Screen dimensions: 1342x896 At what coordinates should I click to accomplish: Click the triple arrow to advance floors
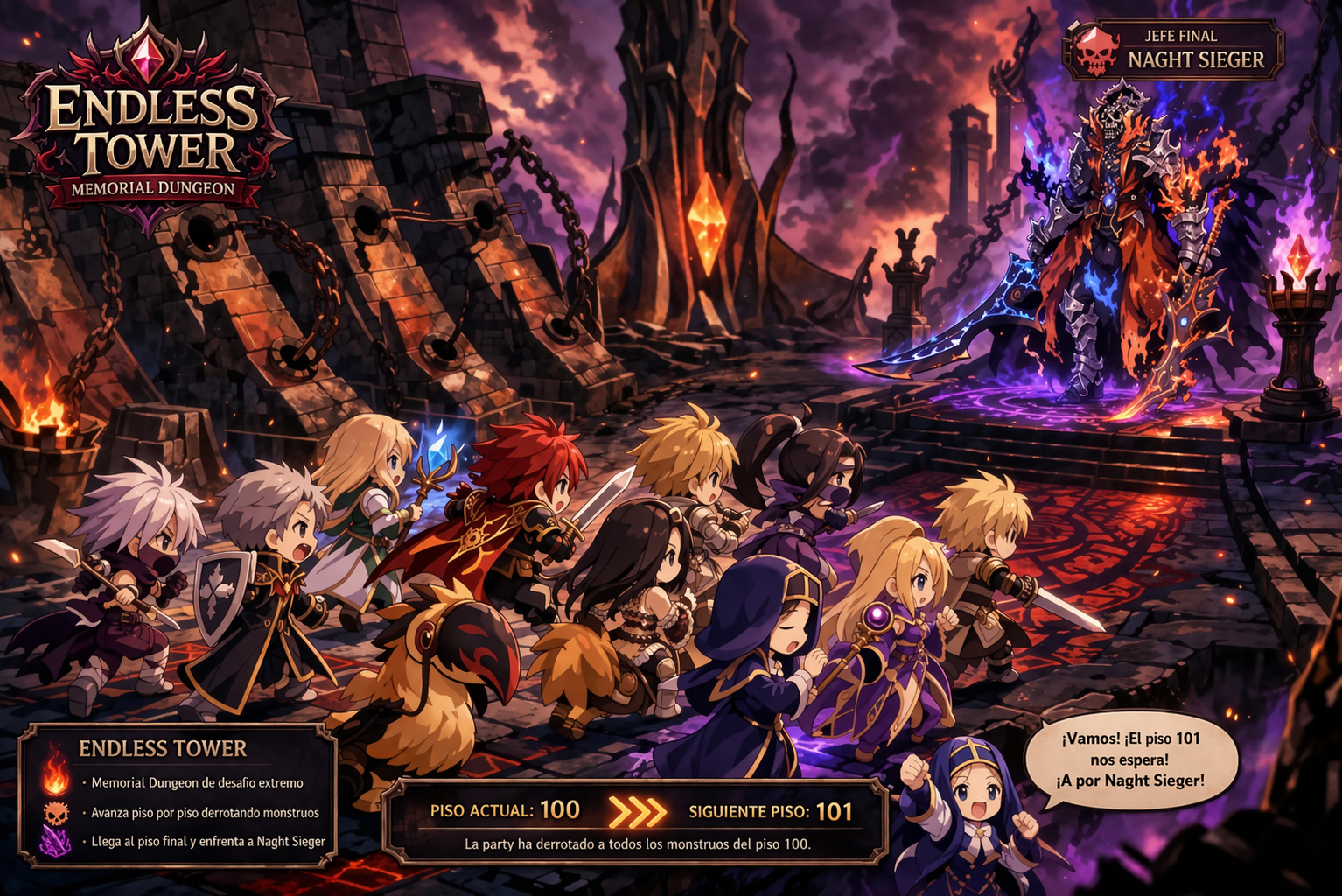[636, 811]
